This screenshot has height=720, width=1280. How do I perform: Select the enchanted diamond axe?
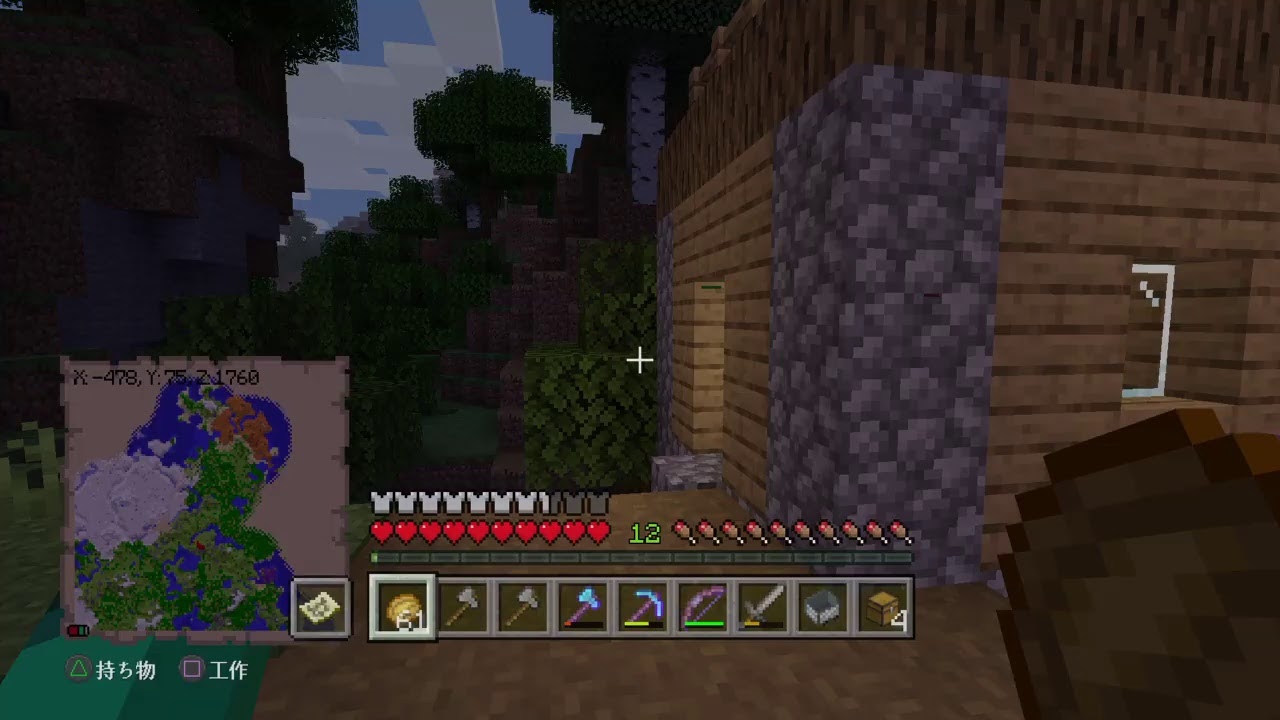(581, 609)
